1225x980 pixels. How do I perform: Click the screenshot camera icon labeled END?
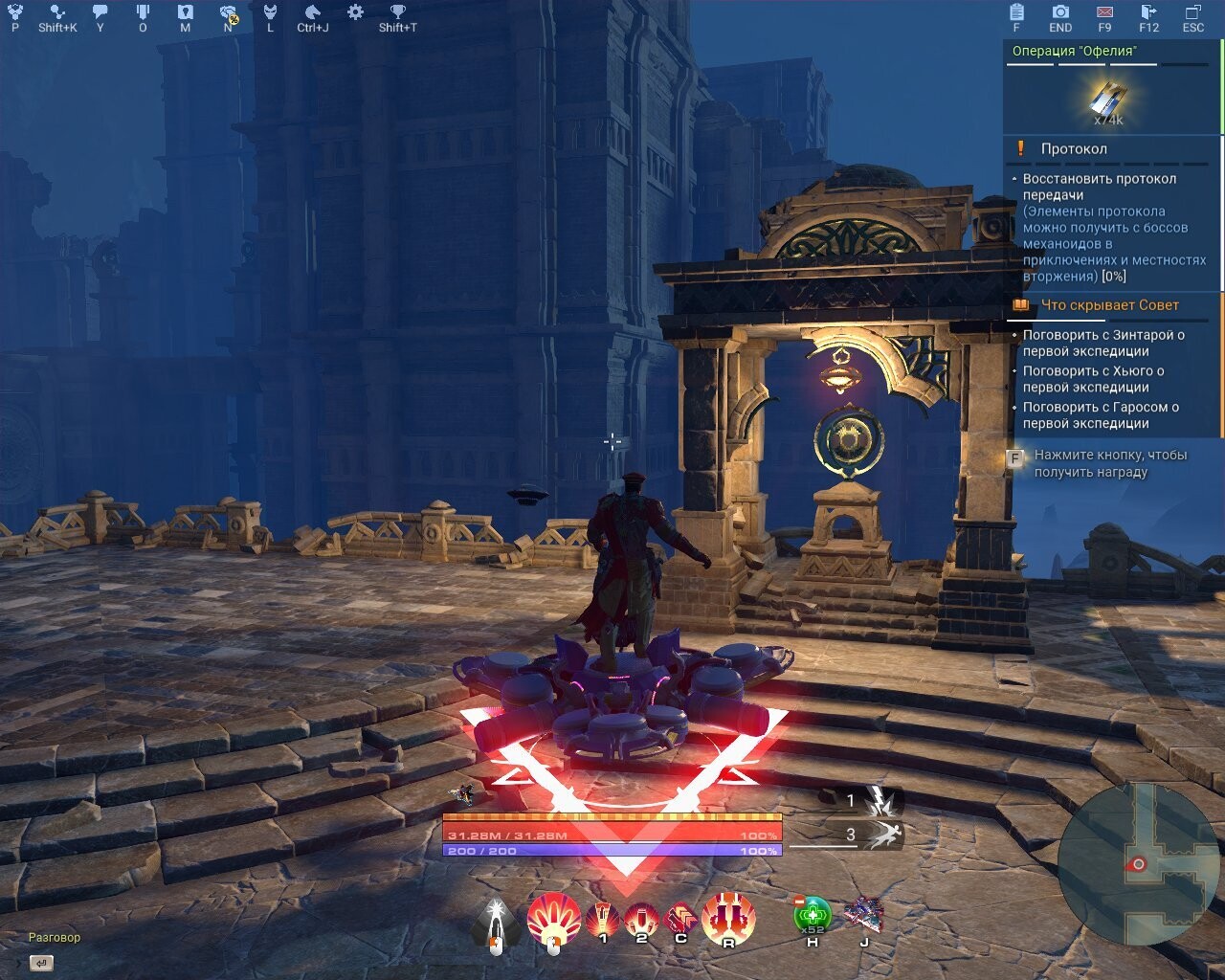coord(1059,13)
